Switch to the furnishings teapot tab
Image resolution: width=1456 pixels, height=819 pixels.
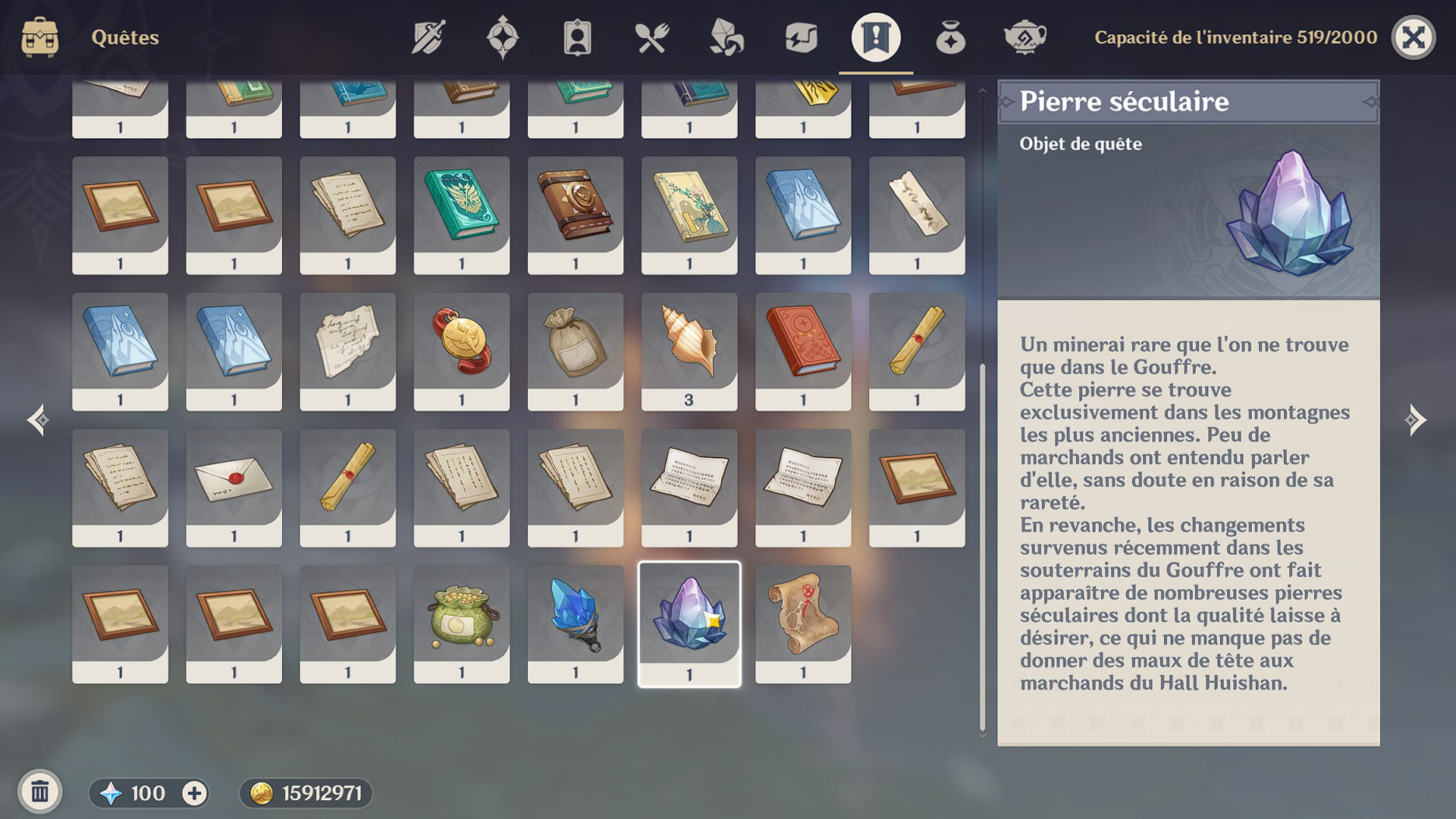pyautogui.click(x=1025, y=37)
